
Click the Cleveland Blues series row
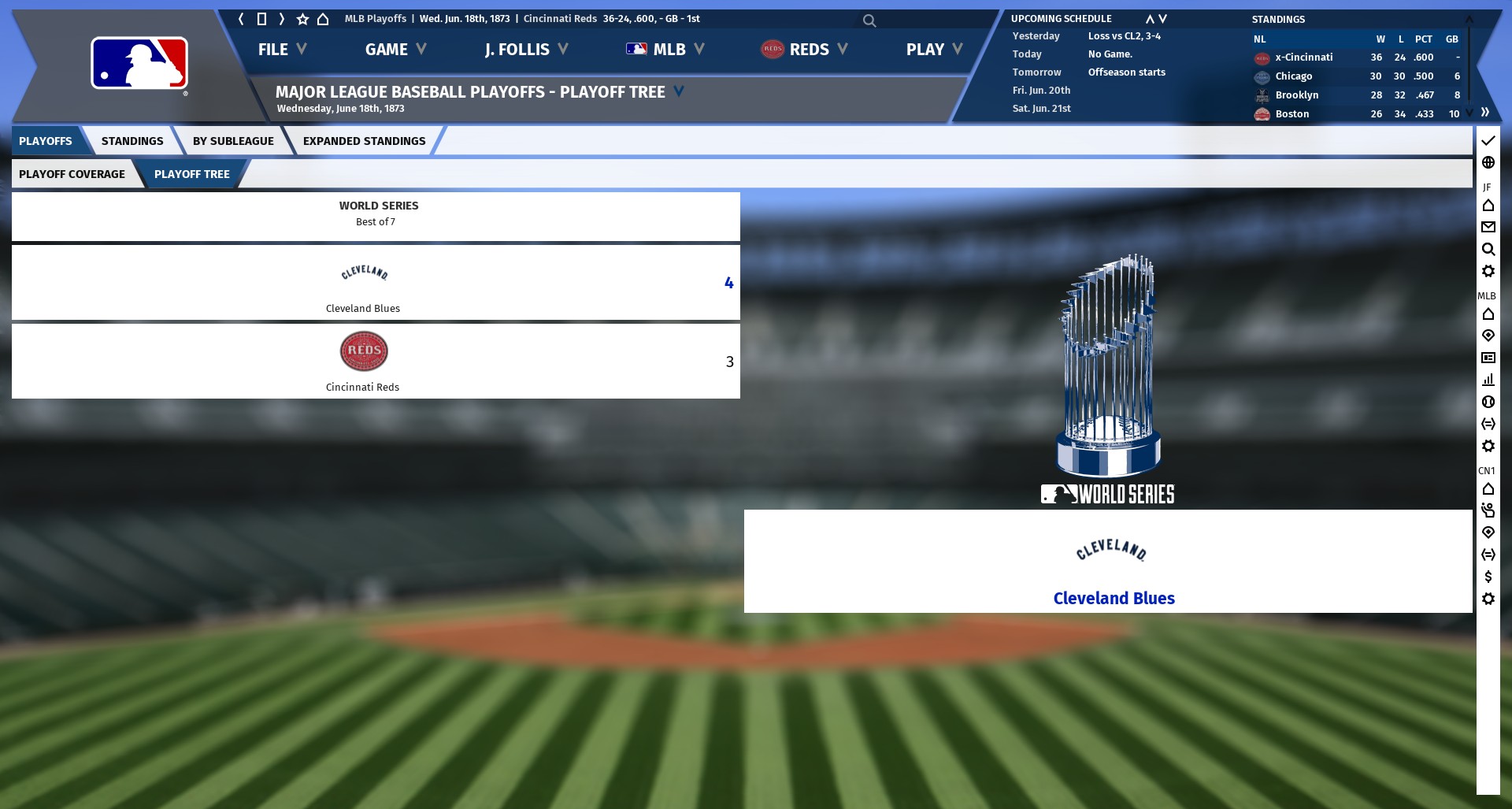tap(376, 283)
